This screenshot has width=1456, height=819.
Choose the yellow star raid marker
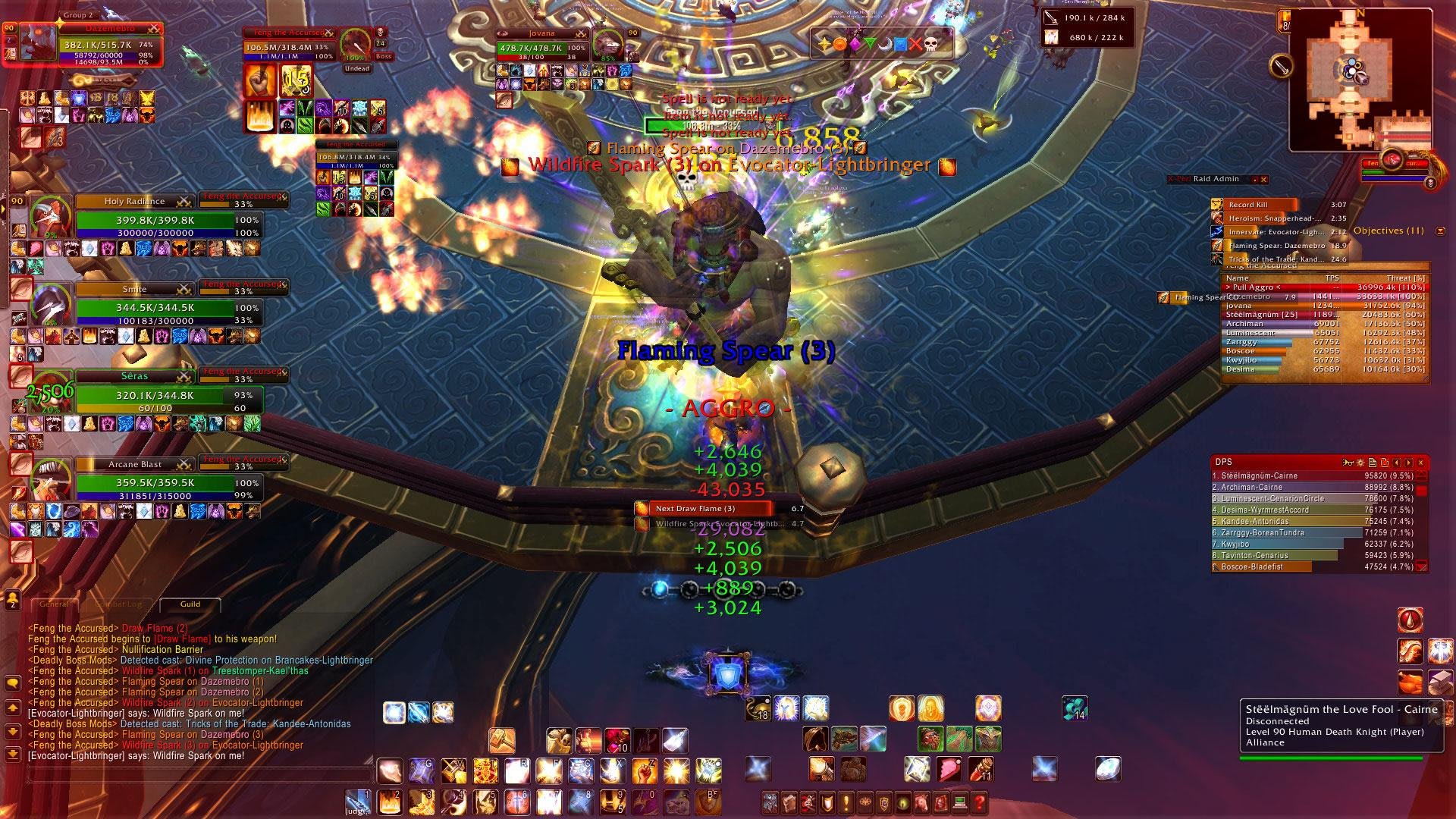[824, 44]
